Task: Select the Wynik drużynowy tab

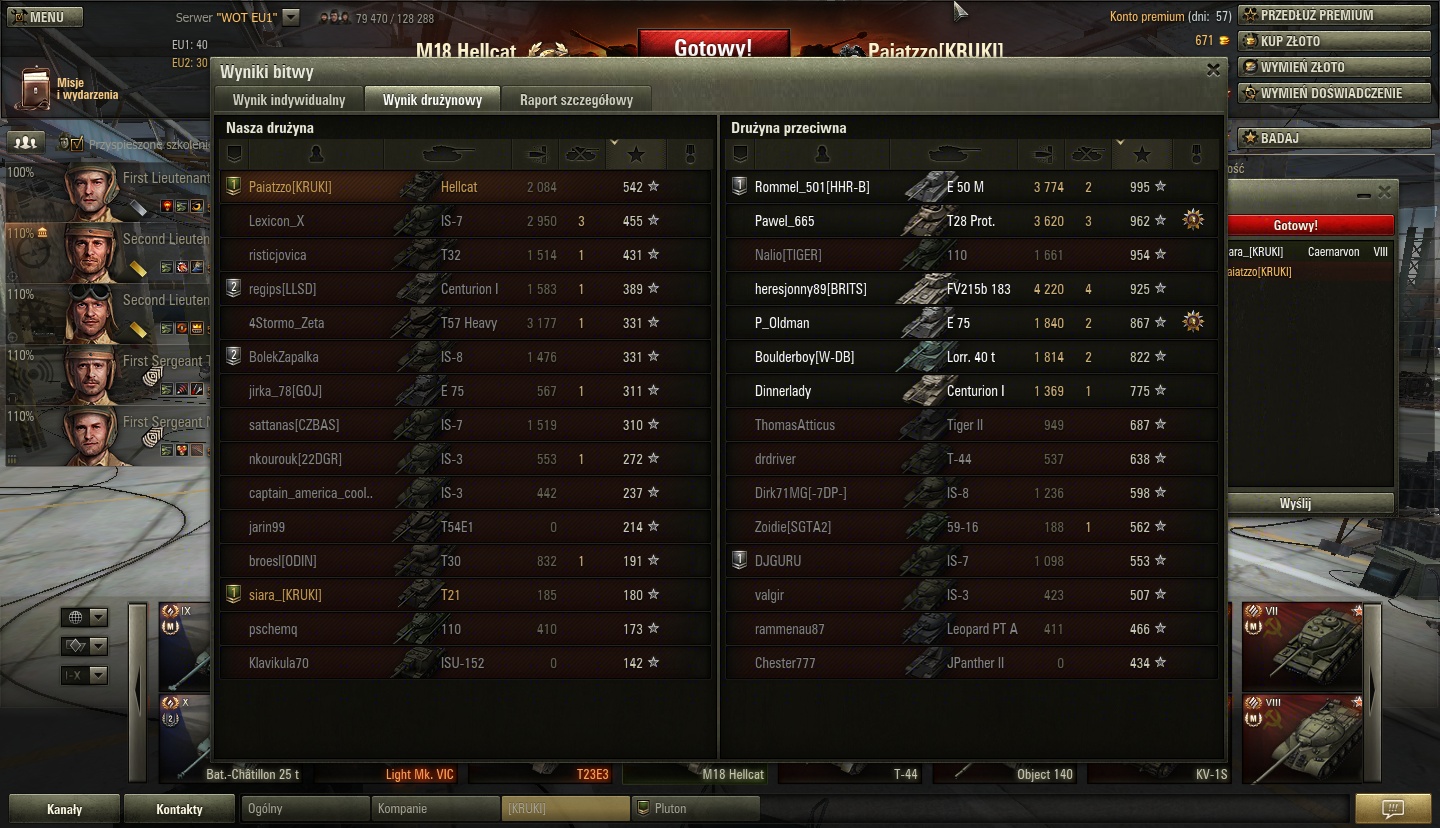Action: (x=432, y=100)
